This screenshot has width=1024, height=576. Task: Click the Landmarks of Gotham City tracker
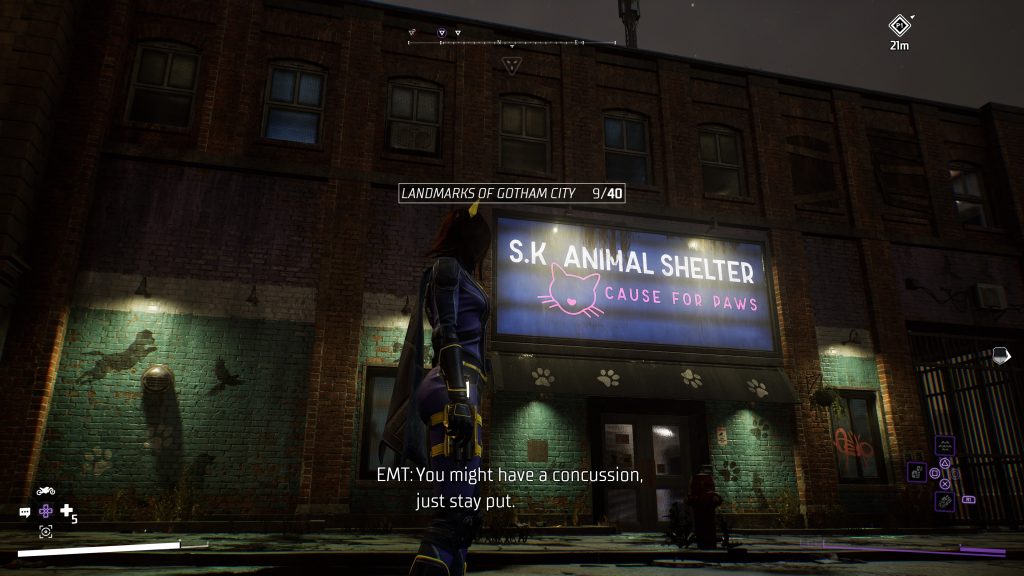pos(511,192)
